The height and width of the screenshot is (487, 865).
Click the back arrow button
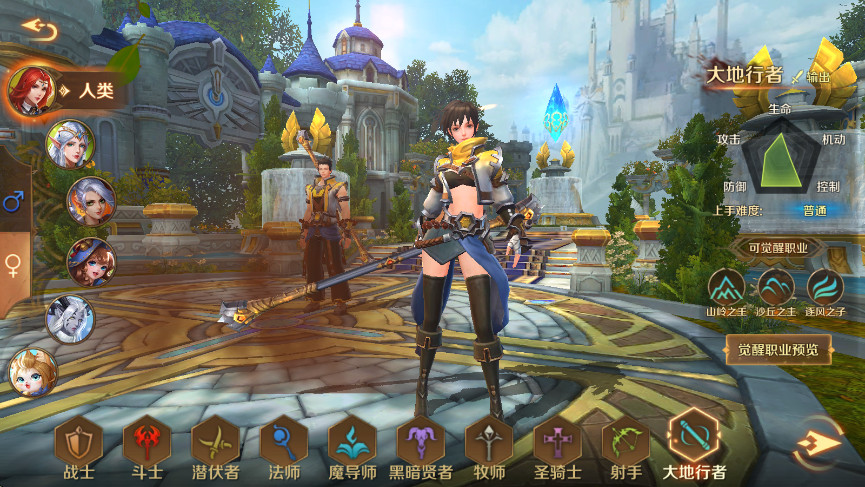39,29
